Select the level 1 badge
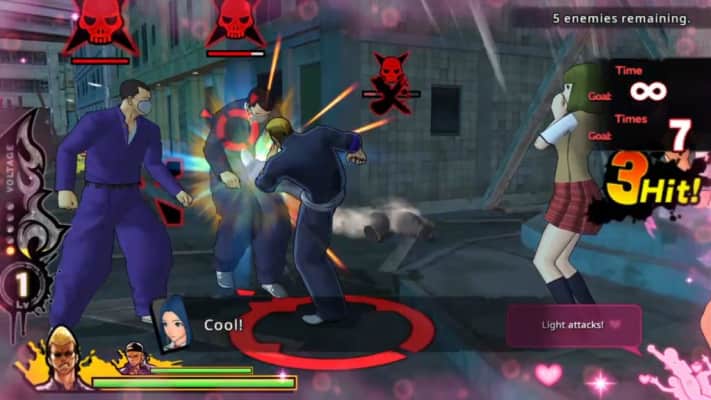 19,285
